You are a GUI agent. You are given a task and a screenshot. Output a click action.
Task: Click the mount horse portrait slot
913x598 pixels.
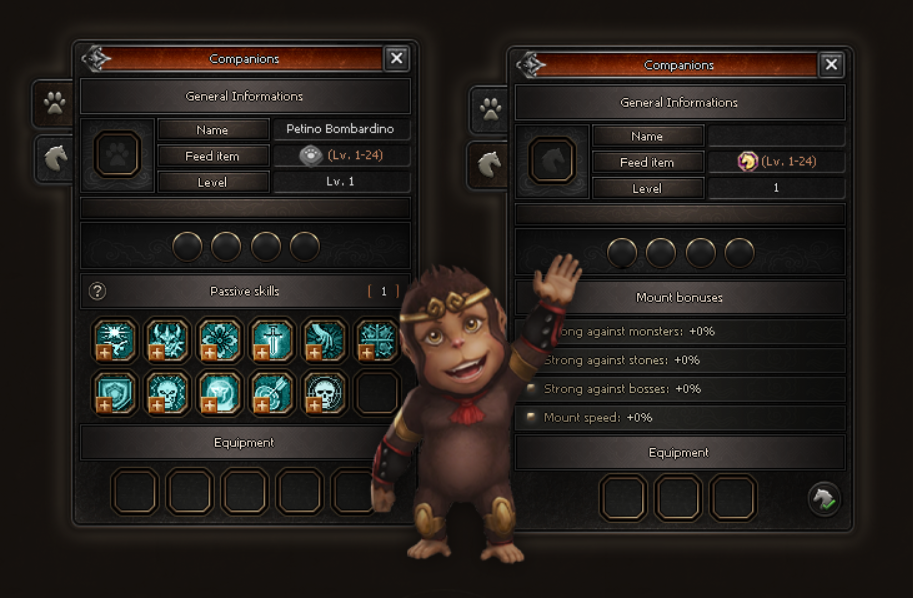pyautogui.click(x=552, y=160)
